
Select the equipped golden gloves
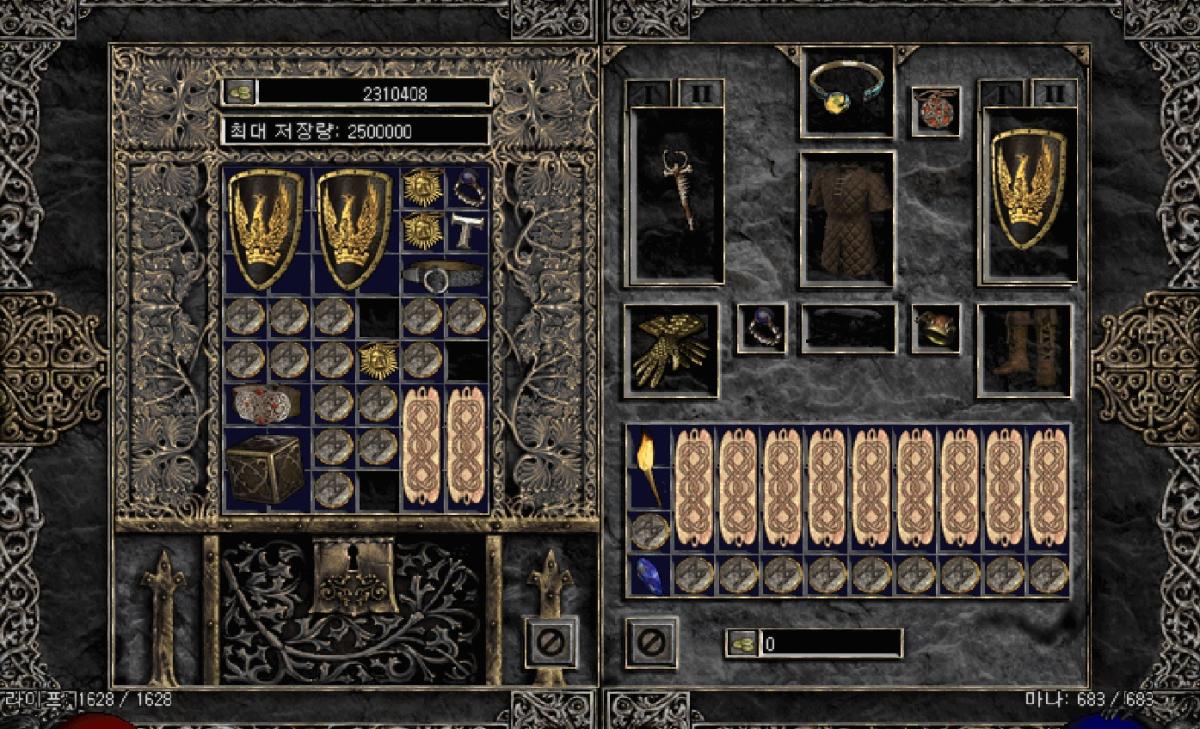click(x=671, y=350)
